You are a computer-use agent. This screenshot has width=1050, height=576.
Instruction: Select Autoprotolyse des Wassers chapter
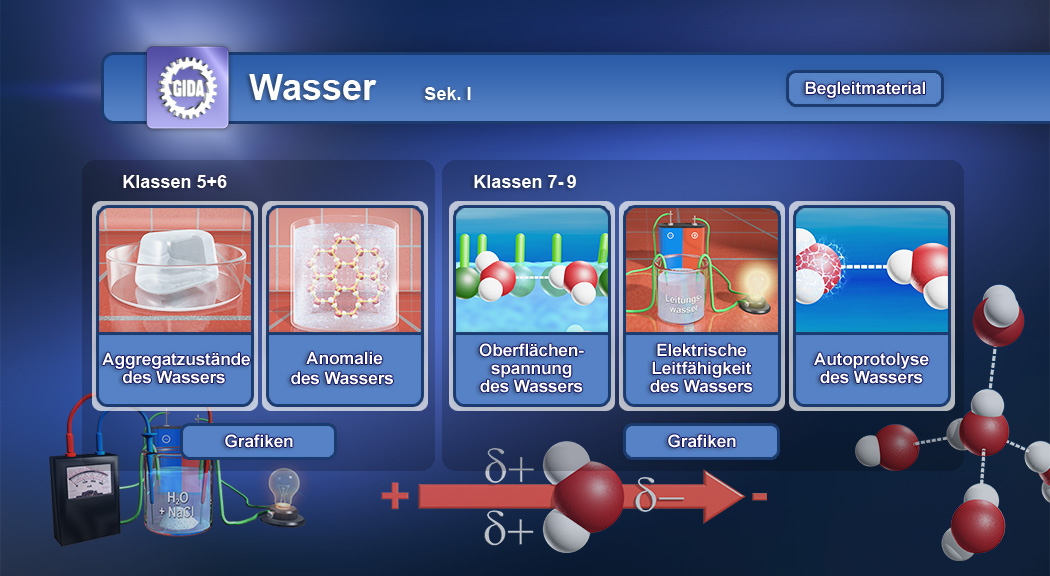[870, 305]
